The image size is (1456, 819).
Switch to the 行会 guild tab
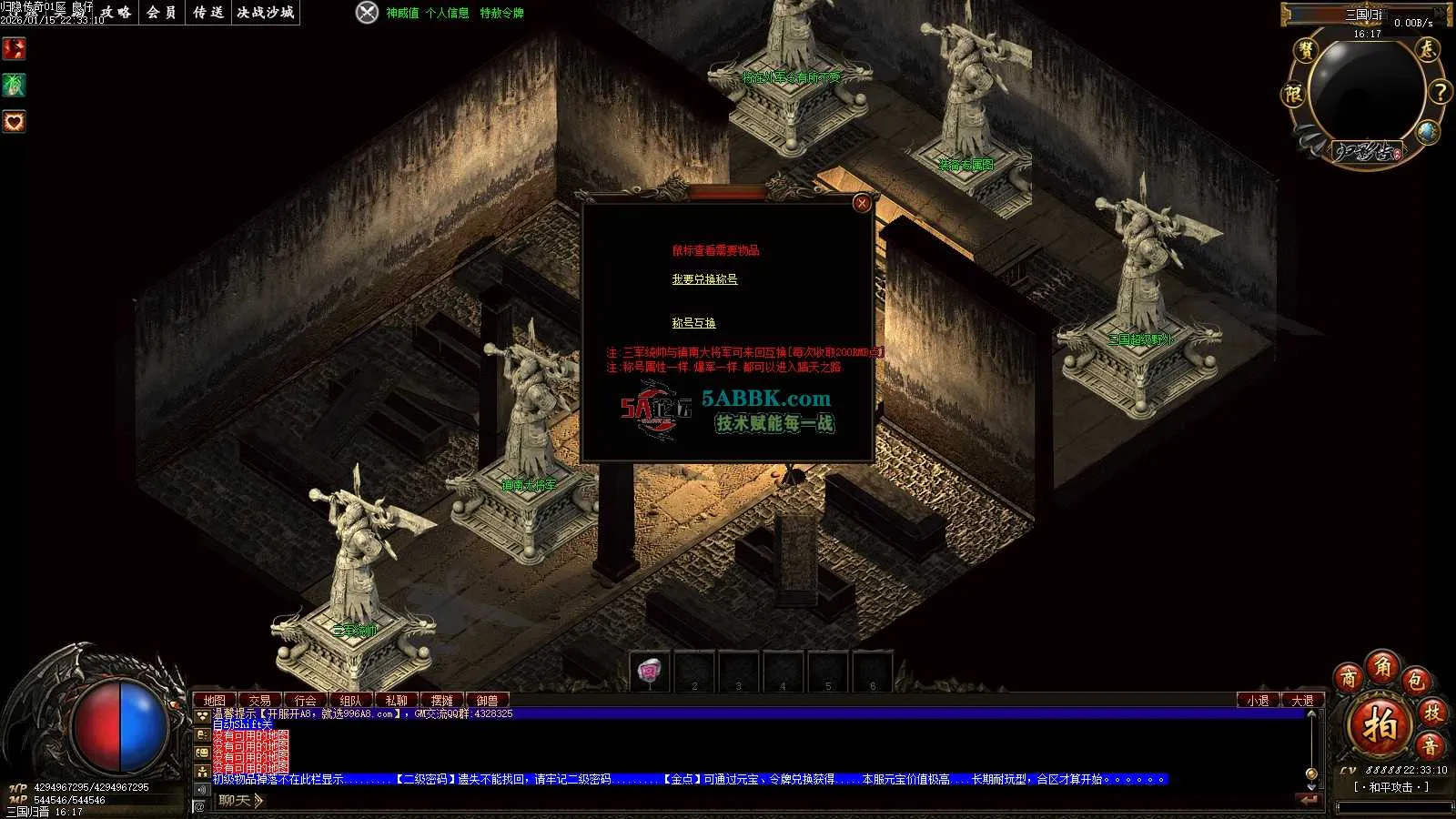pyautogui.click(x=306, y=701)
